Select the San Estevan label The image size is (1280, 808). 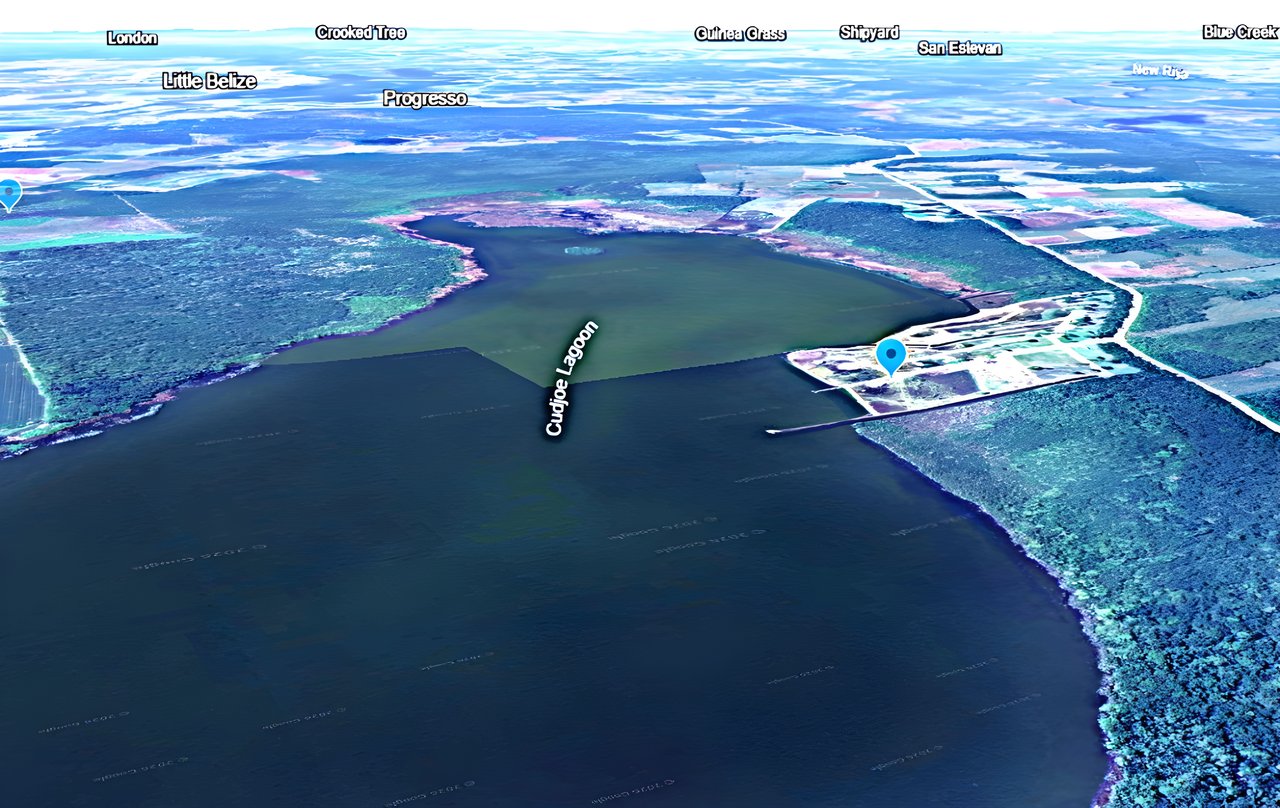959,48
